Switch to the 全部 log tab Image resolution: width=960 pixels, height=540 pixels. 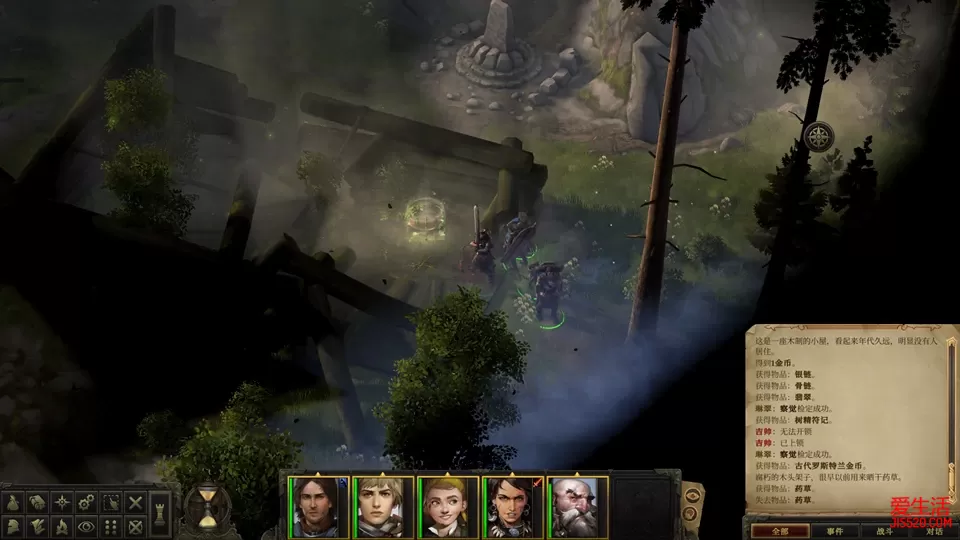tap(777, 530)
